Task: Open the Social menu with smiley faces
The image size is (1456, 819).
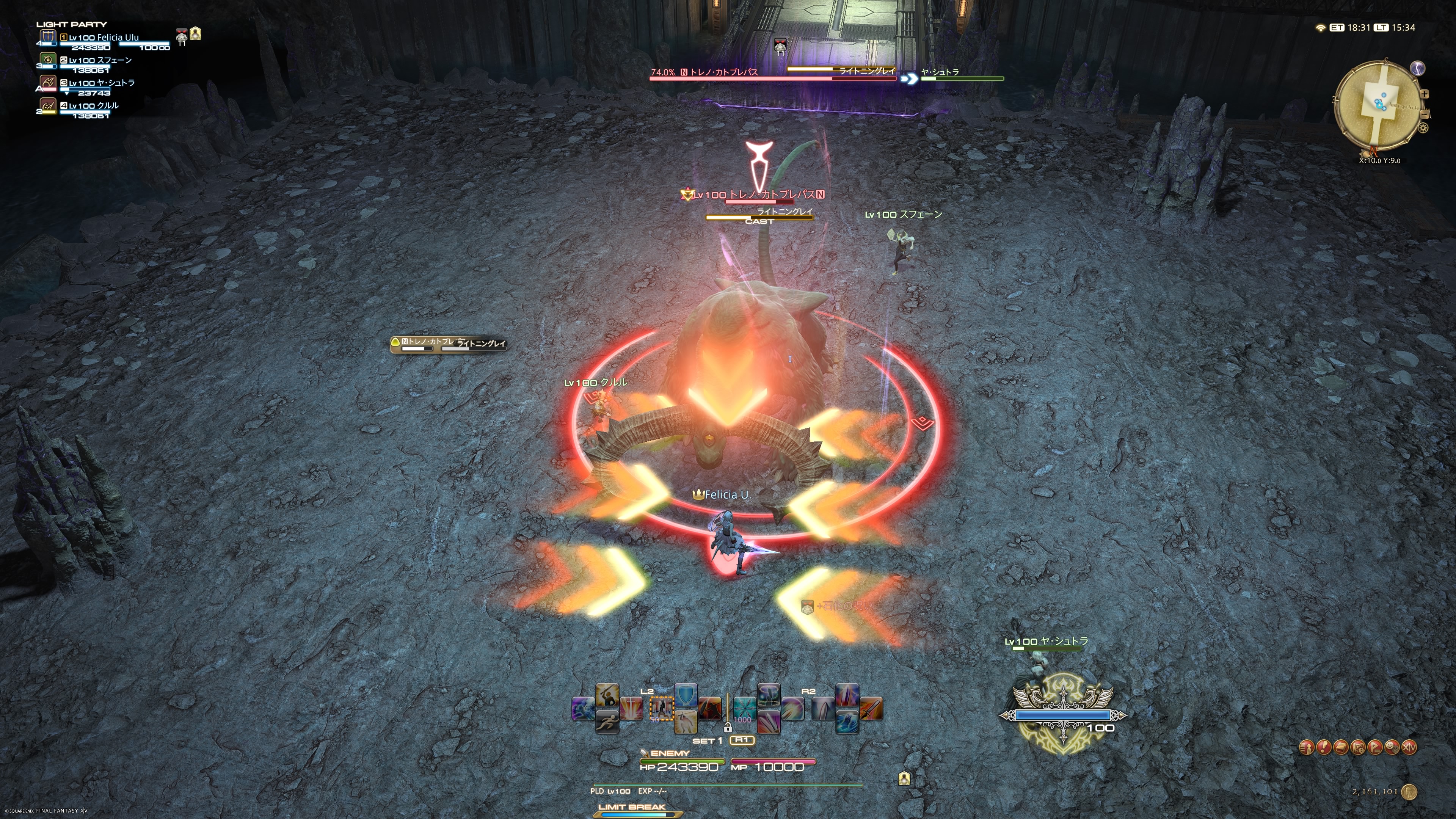Action: click(1392, 748)
